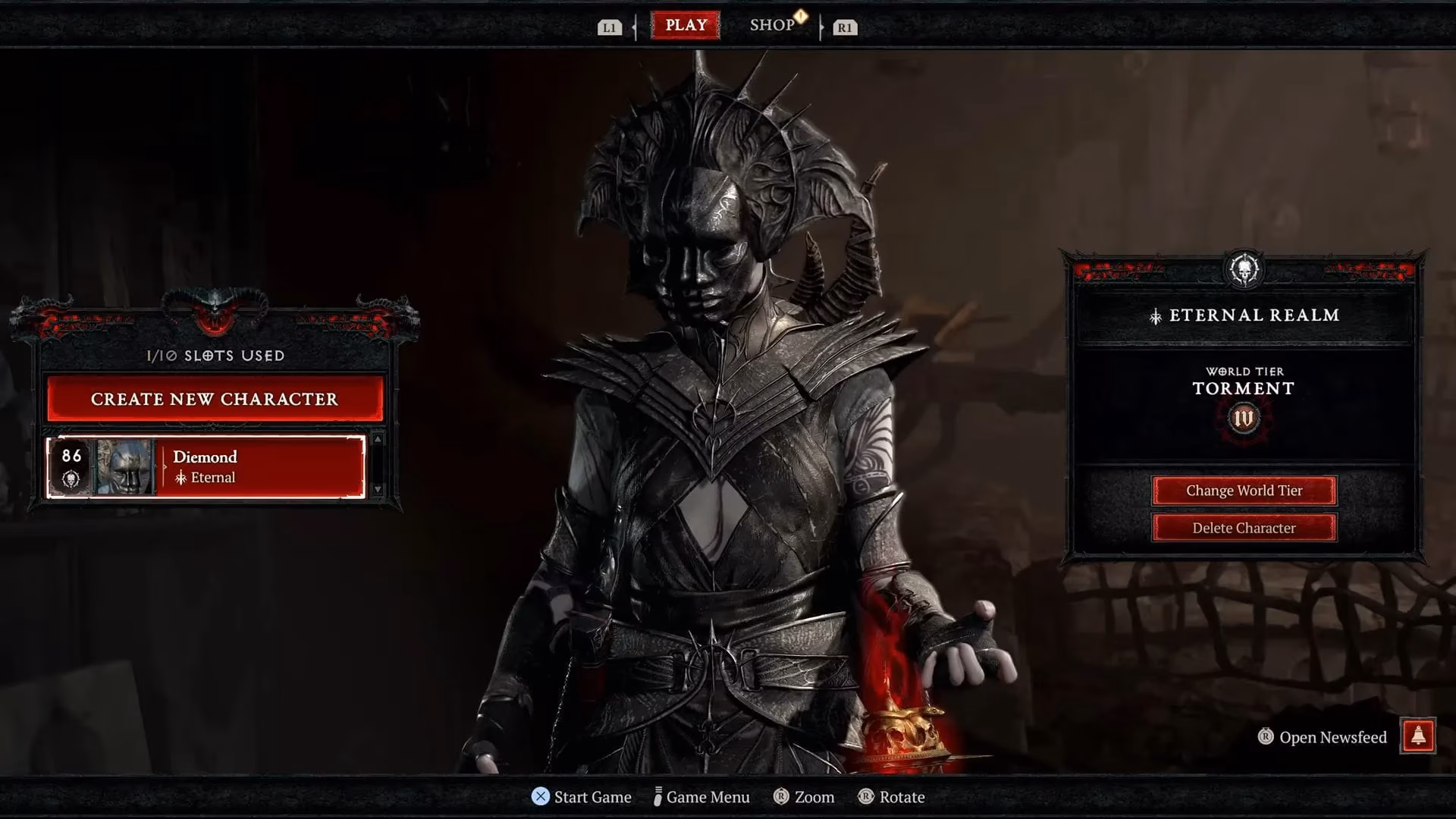The height and width of the screenshot is (819, 1456).
Task: Click the Eternal marker icon under Diemond's name
Action: (x=180, y=478)
